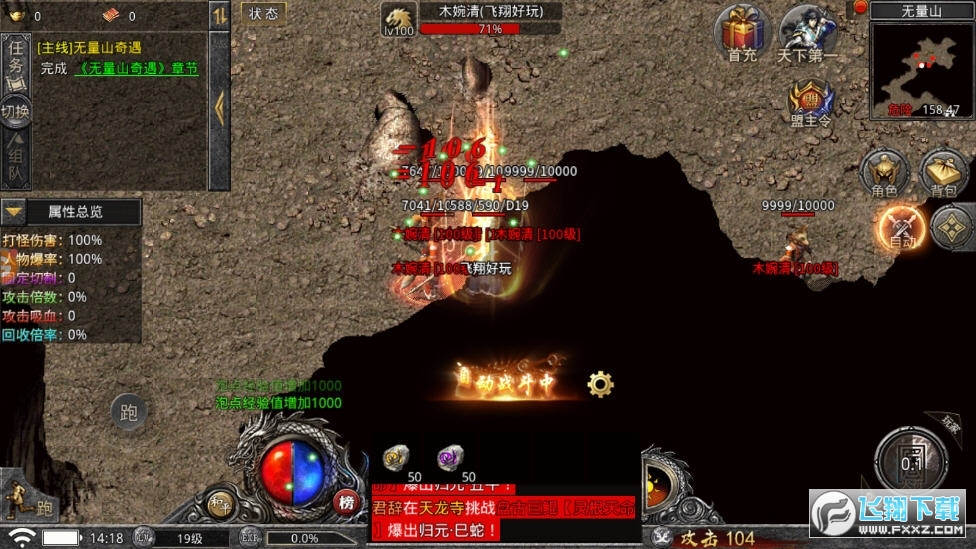Open the 盟主令 emblem icon
The width and height of the screenshot is (976, 549).
point(810,102)
